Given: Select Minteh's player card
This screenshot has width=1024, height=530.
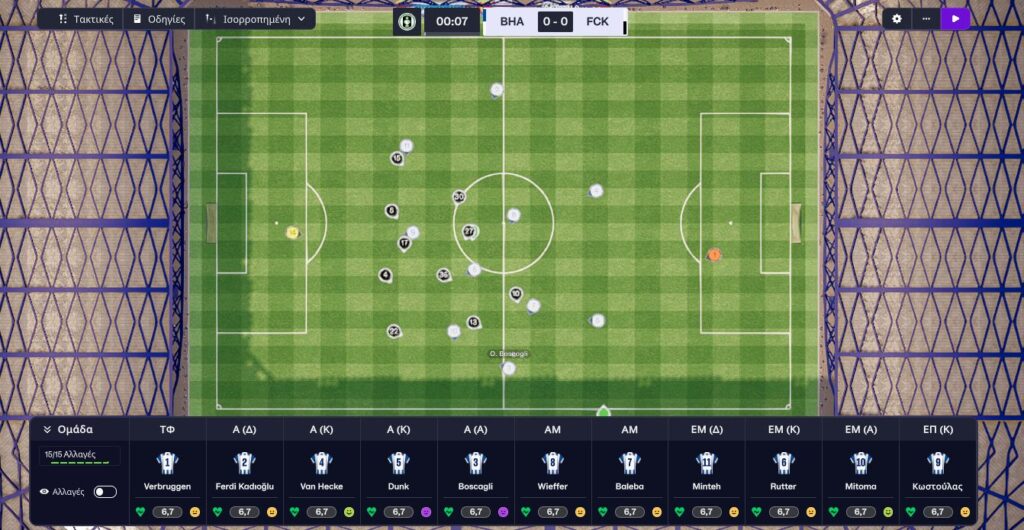Looking at the screenshot, I should click(707, 472).
